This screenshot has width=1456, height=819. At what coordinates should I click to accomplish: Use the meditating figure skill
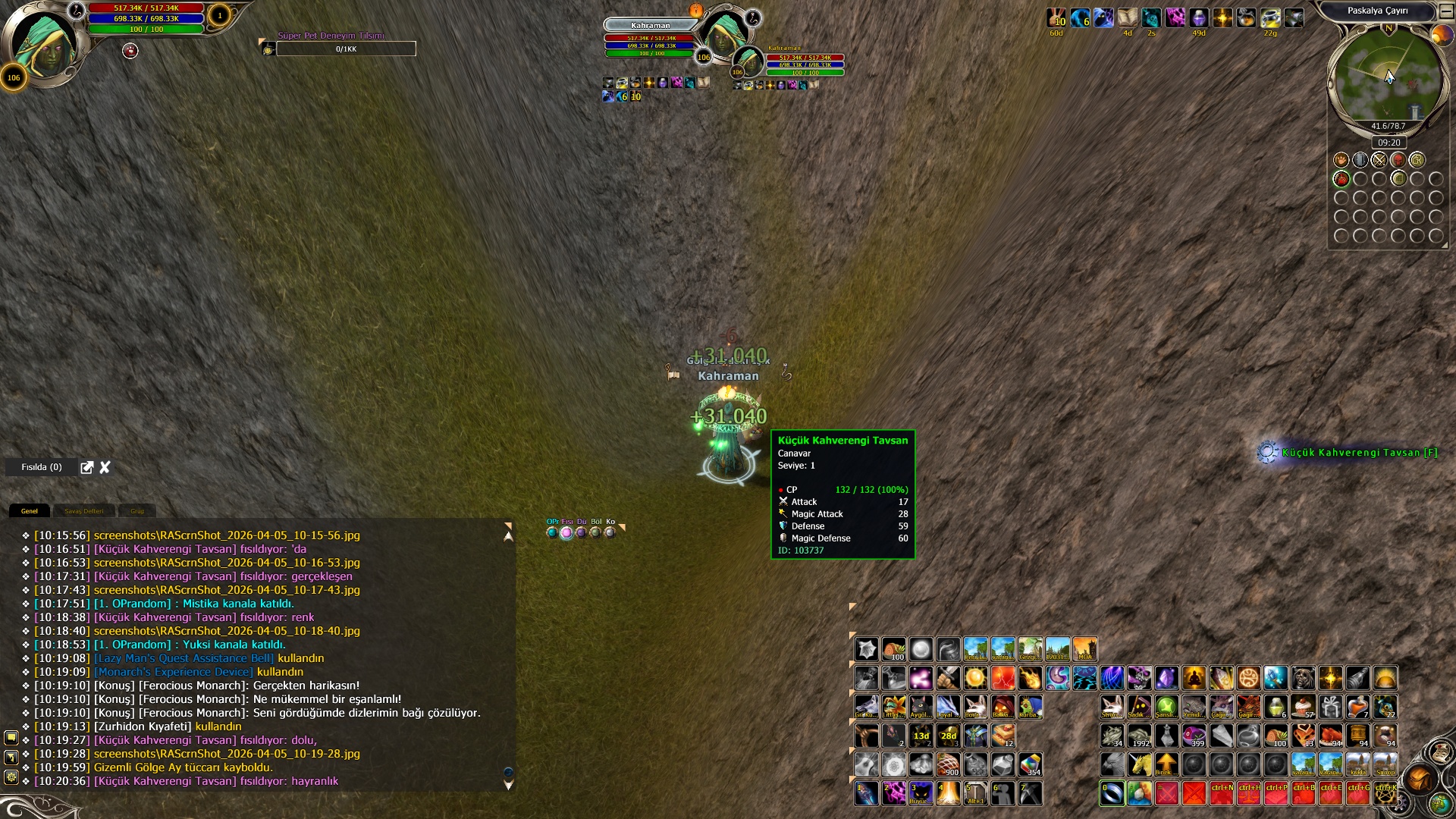click(x=1194, y=678)
